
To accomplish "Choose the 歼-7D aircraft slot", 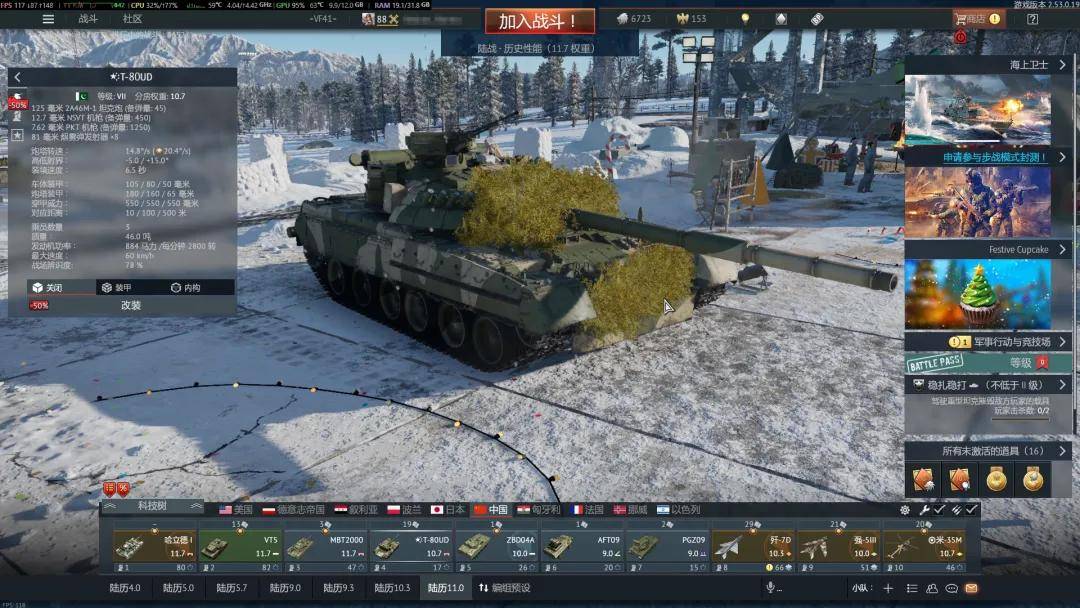I will 752,547.
